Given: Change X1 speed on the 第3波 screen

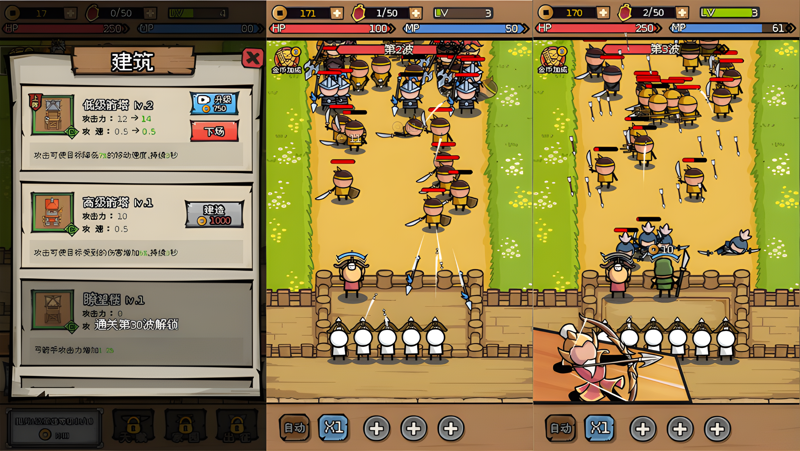Looking at the screenshot, I should point(599,428).
